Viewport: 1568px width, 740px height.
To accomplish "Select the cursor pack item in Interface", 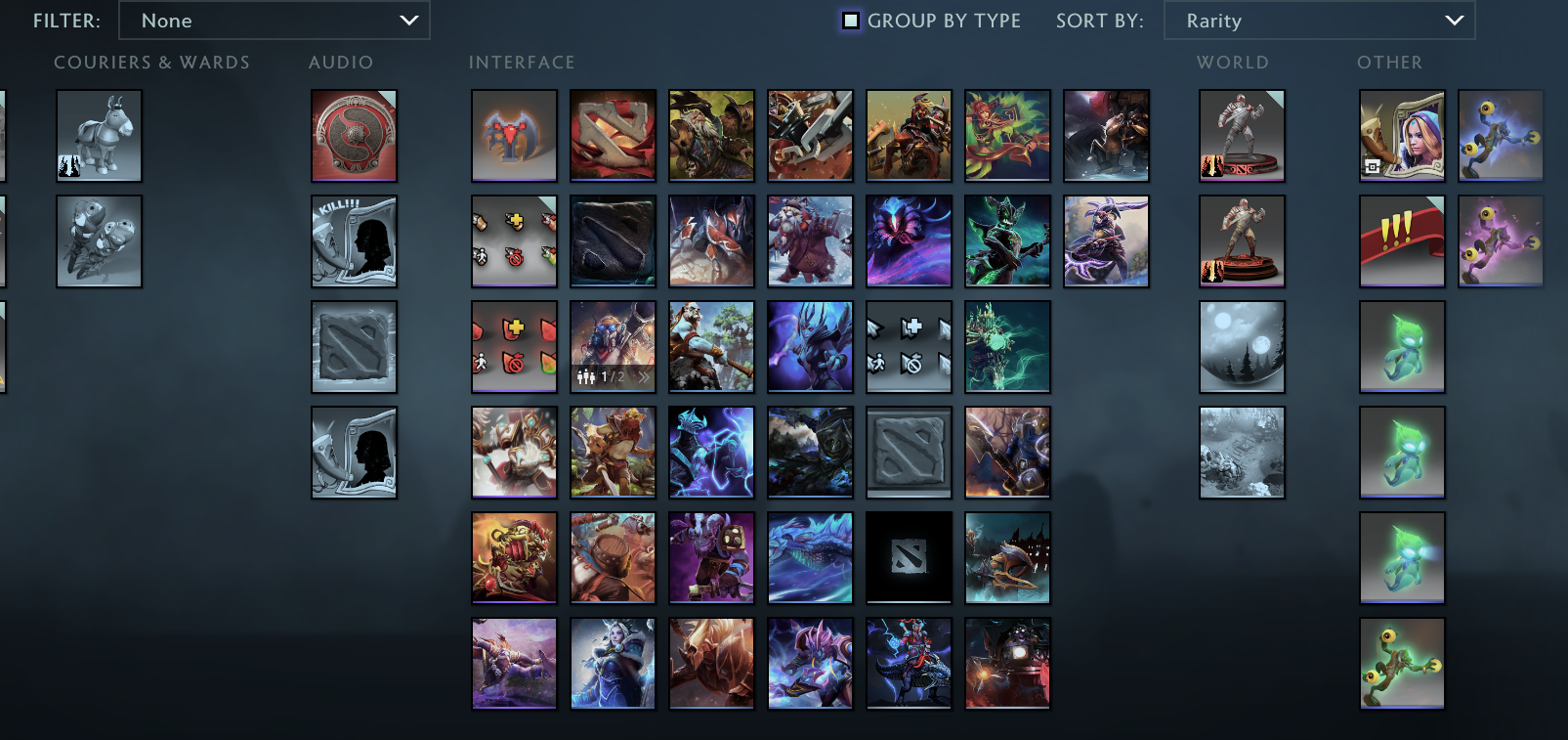I will pyautogui.click(x=908, y=347).
